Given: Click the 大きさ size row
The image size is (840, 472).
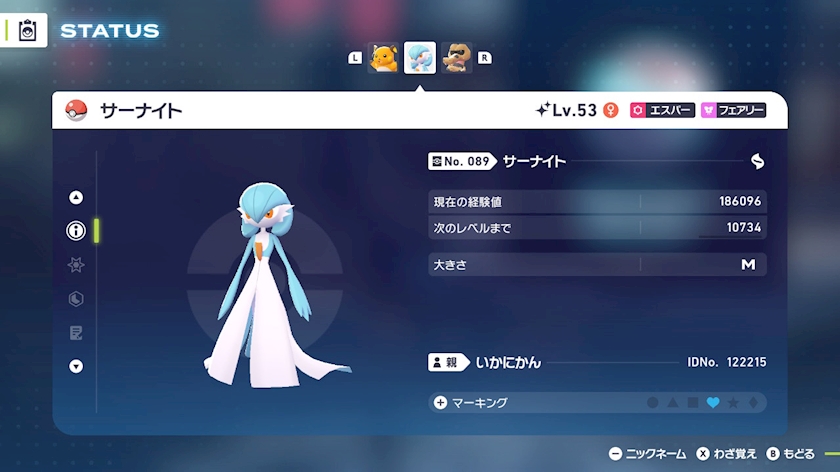Looking at the screenshot, I should tap(597, 265).
